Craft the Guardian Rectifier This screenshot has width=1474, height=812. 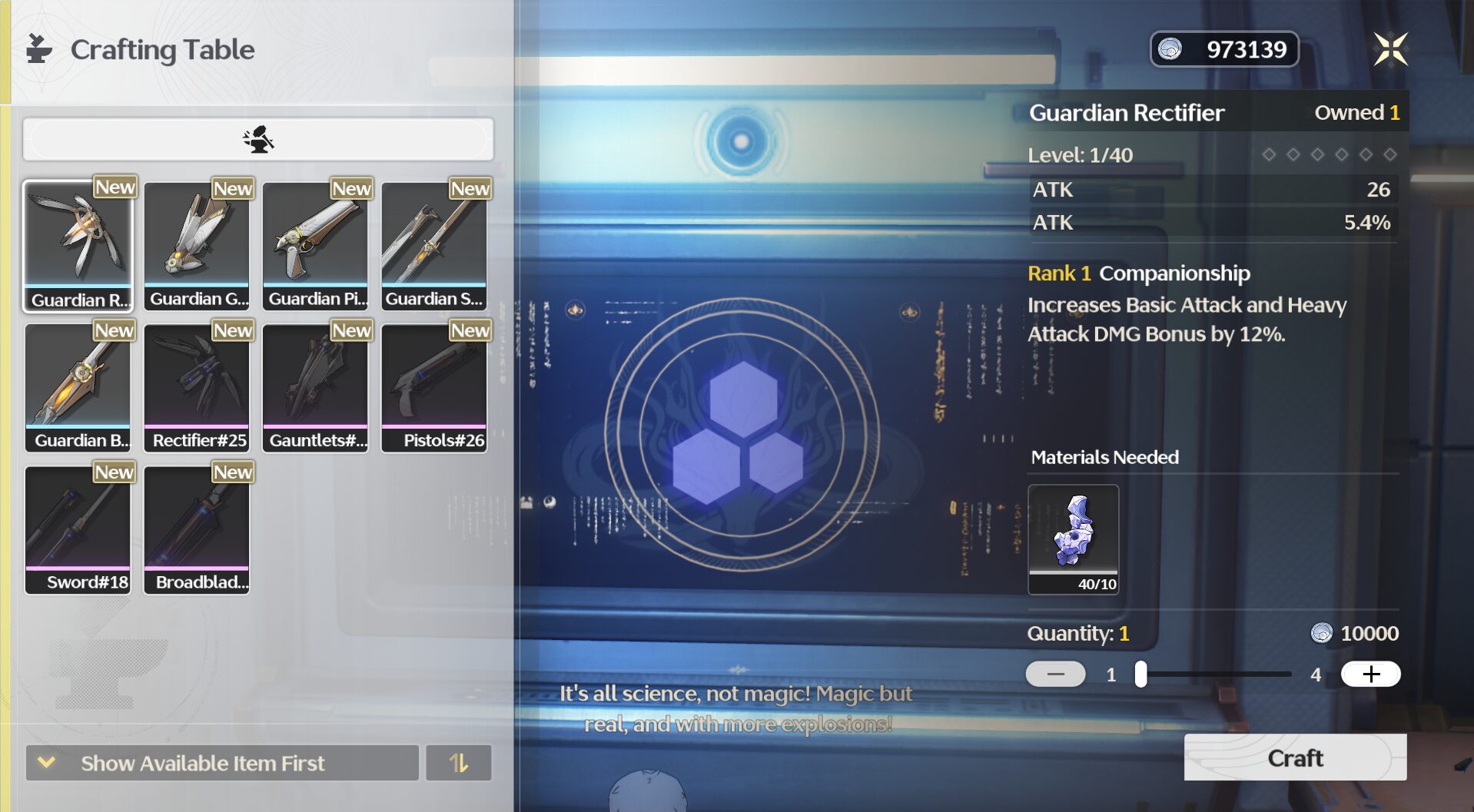(1295, 757)
